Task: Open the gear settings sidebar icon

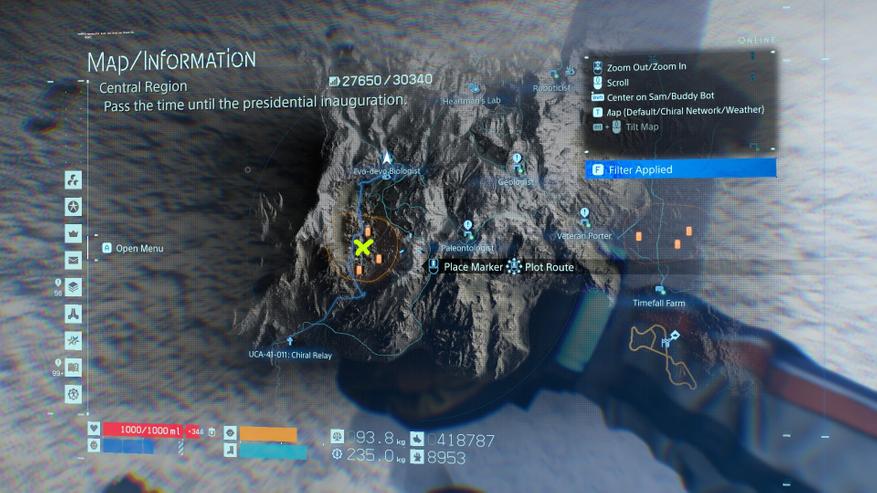Action: pos(73,394)
